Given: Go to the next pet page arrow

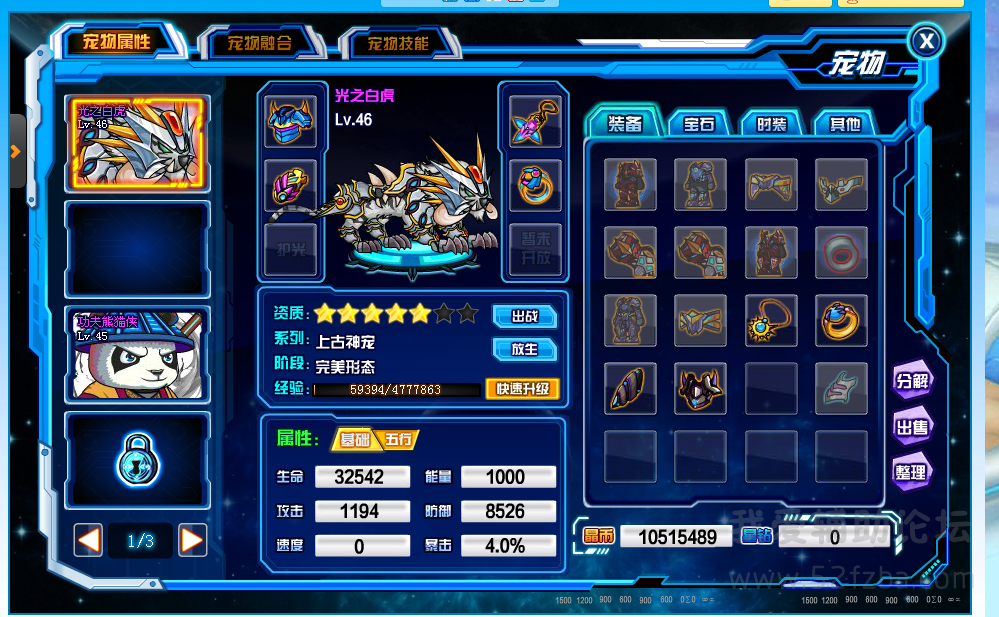Looking at the screenshot, I should click(192, 540).
